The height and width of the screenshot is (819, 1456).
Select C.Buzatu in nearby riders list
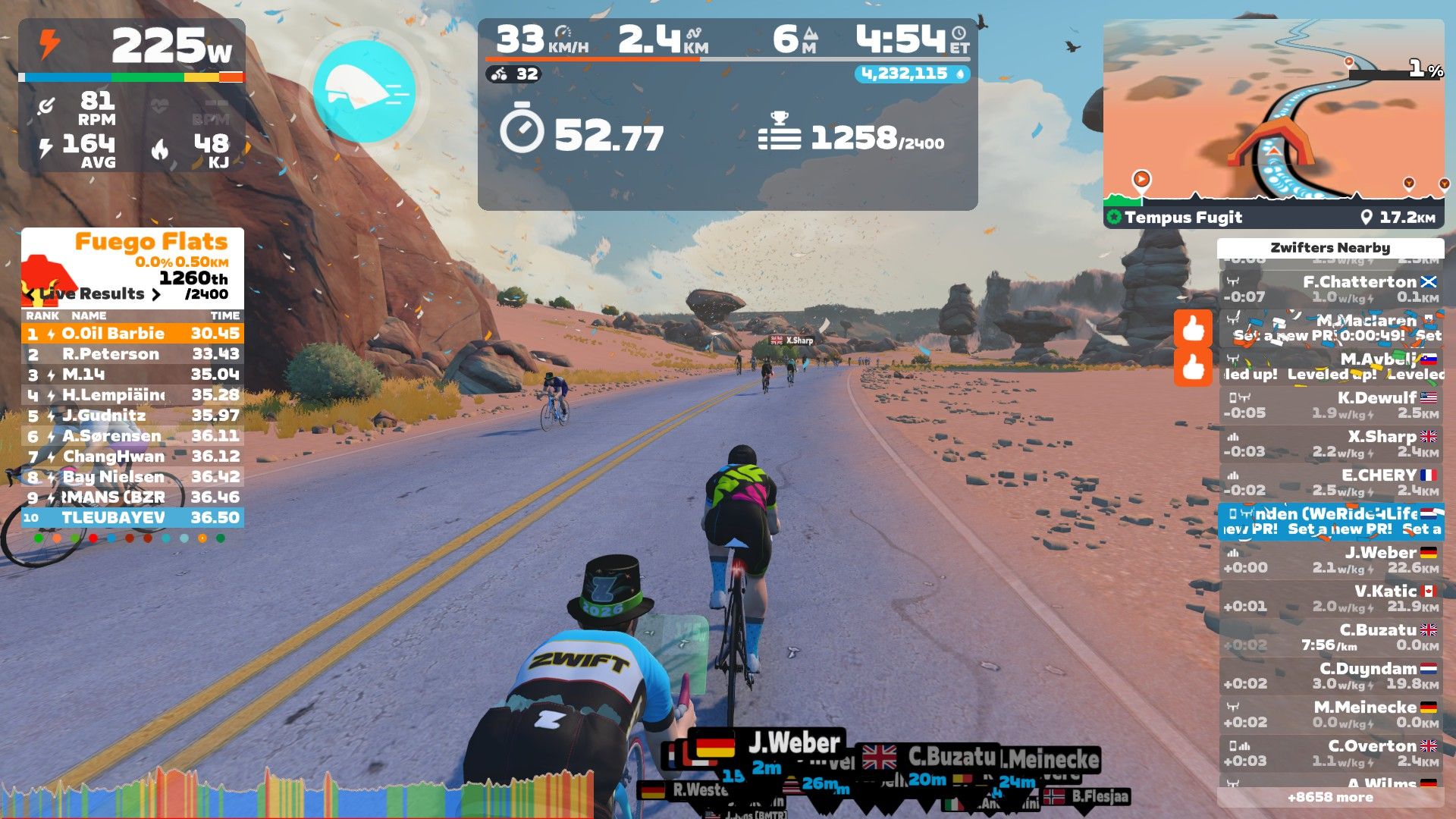(x=1331, y=637)
